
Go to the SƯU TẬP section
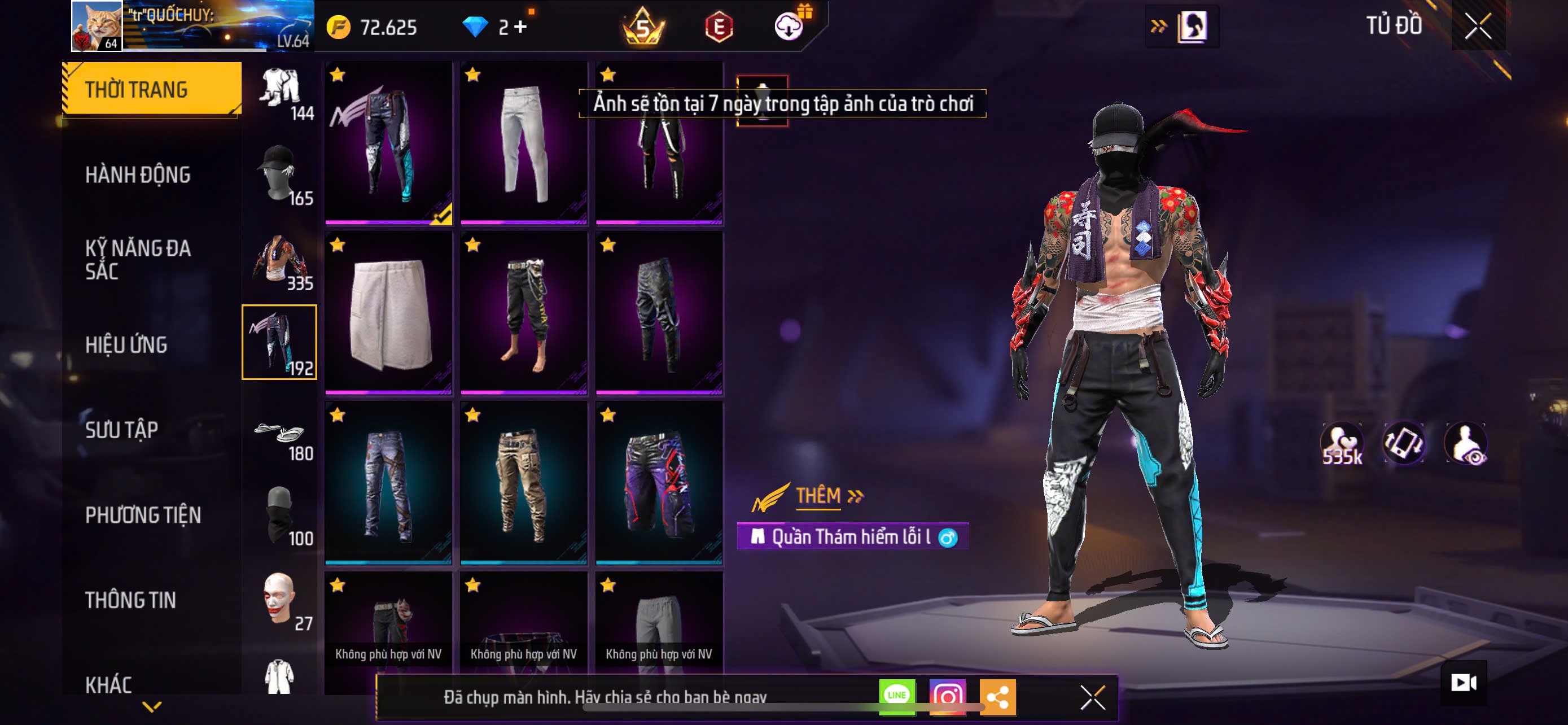click(x=121, y=430)
